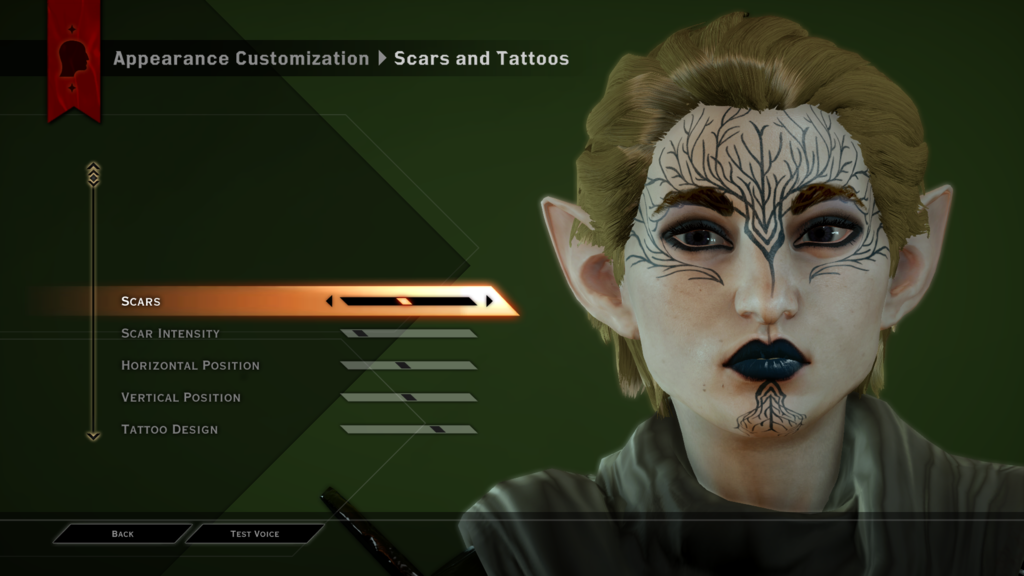1024x576 pixels.
Task: Click the Horizontal Position slider
Action: click(x=408, y=365)
